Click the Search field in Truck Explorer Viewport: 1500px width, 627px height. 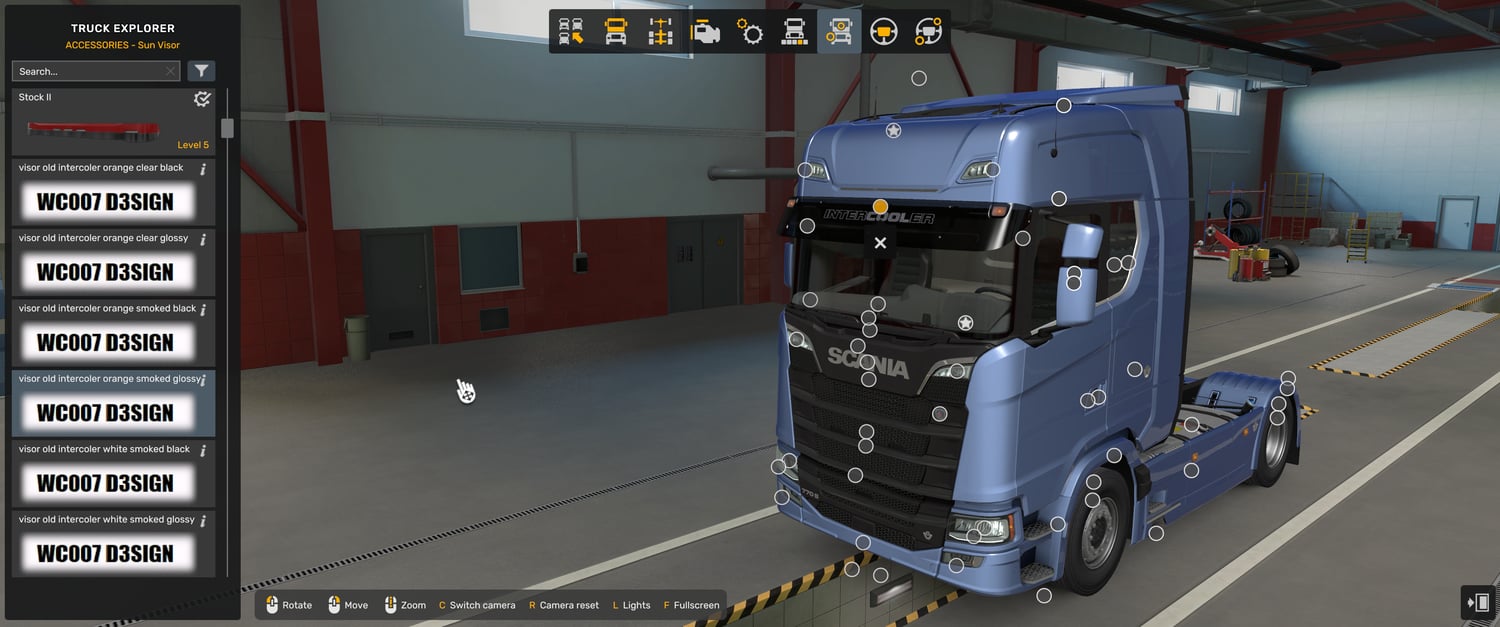[90, 71]
